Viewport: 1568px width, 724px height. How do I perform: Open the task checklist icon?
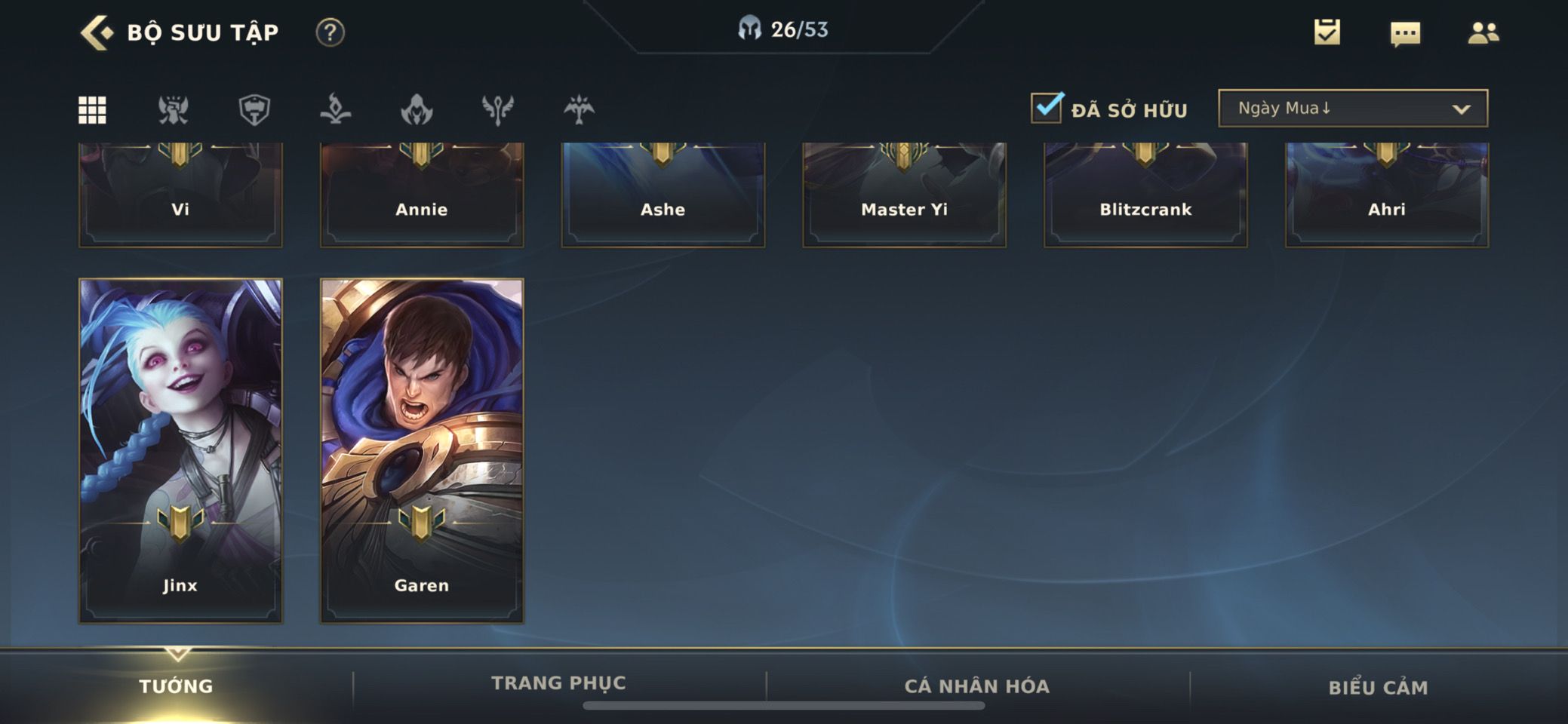[x=1327, y=32]
